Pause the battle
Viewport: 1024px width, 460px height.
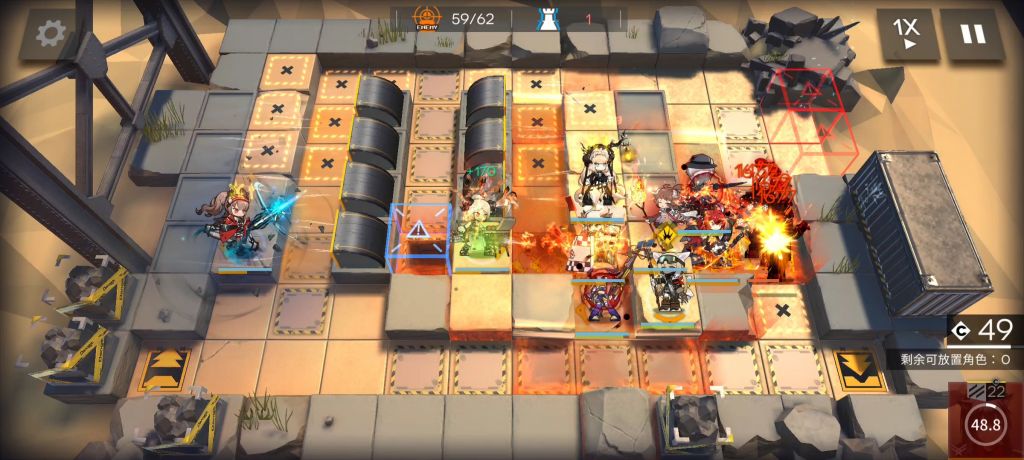click(x=972, y=35)
